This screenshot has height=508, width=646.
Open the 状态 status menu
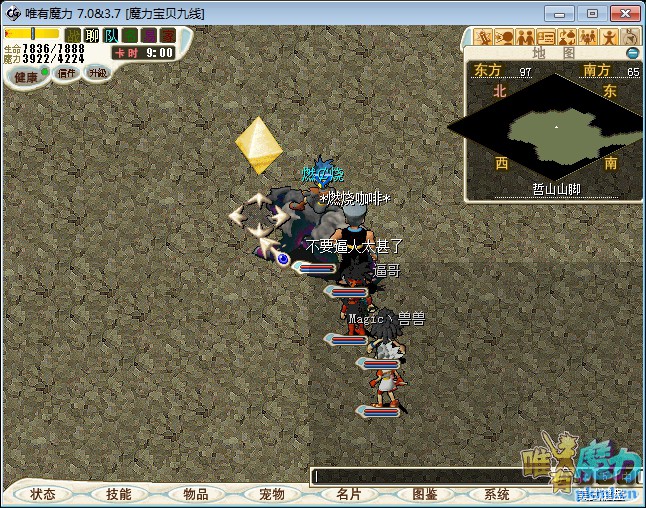pyautogui.click(x=43, y=494)
